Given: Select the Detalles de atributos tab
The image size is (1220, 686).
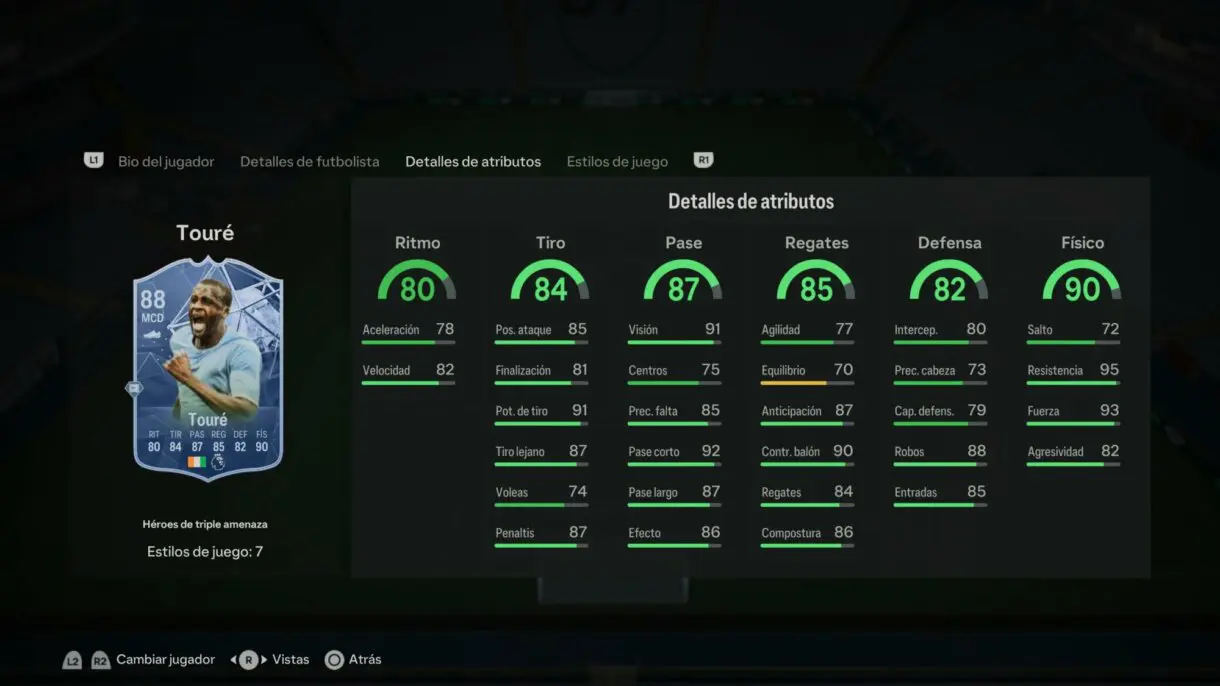Looking at the screenshot, I should [473, 161].
